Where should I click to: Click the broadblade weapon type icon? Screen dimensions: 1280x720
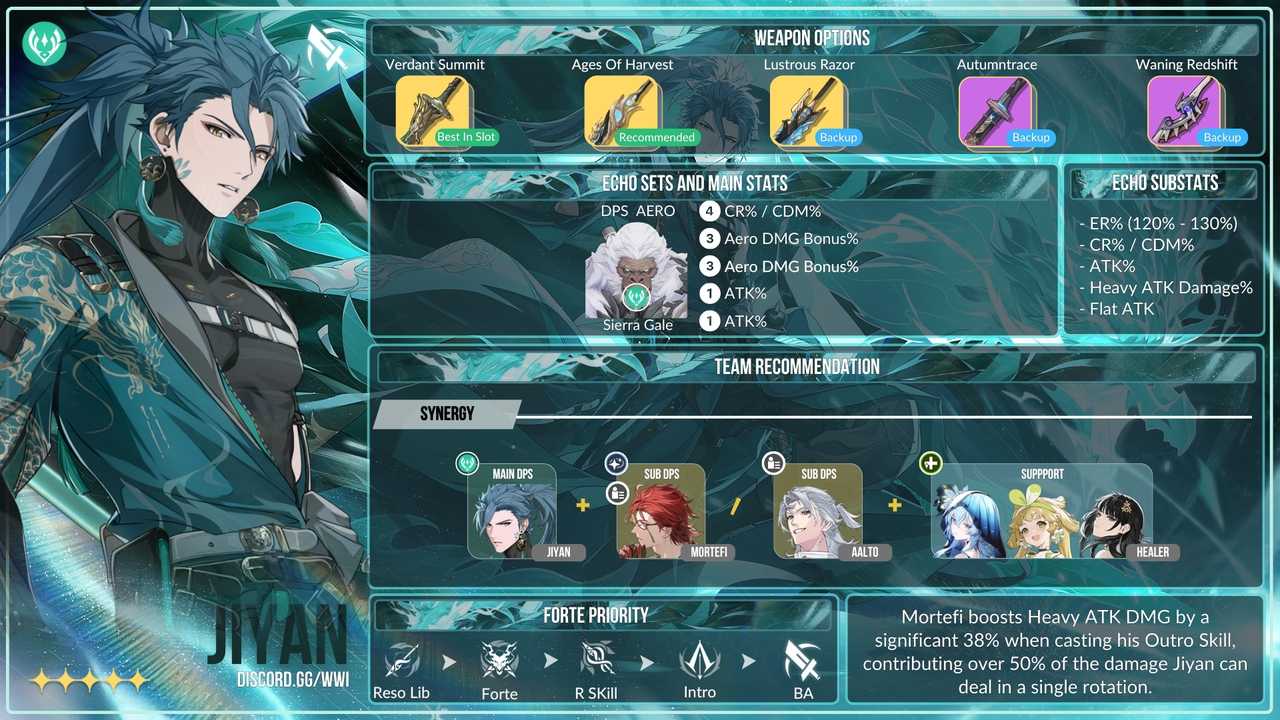coord(326,45)
